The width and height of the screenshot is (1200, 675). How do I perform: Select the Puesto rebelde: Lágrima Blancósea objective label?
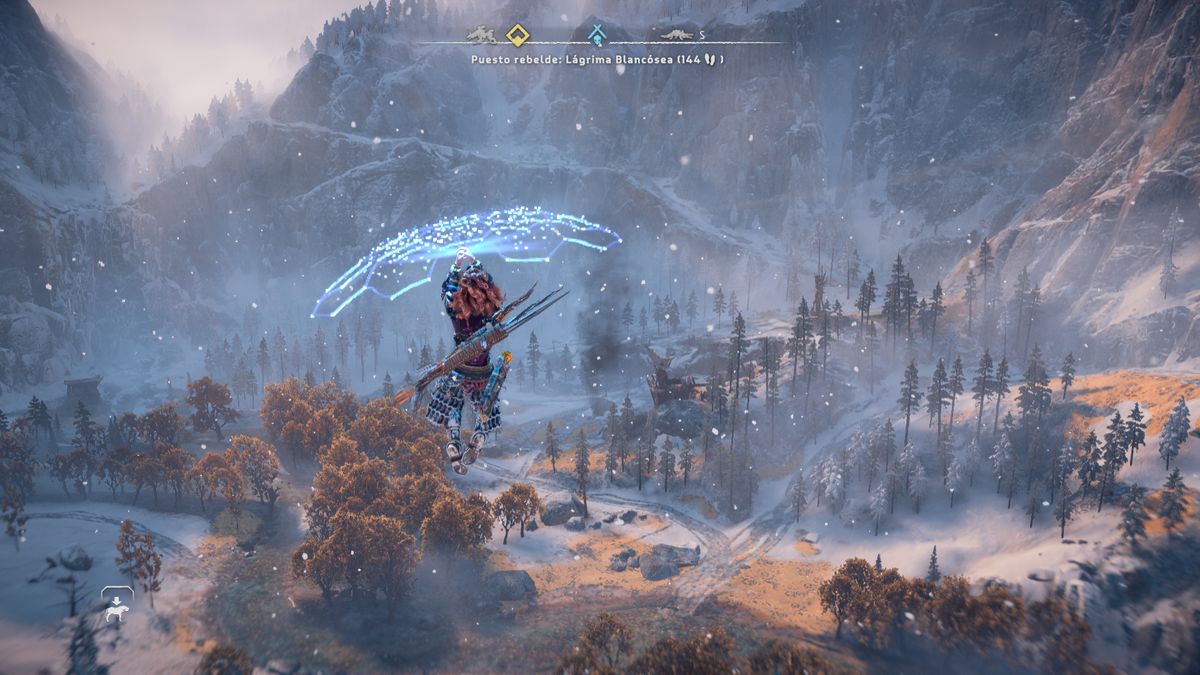click(598, 60)
